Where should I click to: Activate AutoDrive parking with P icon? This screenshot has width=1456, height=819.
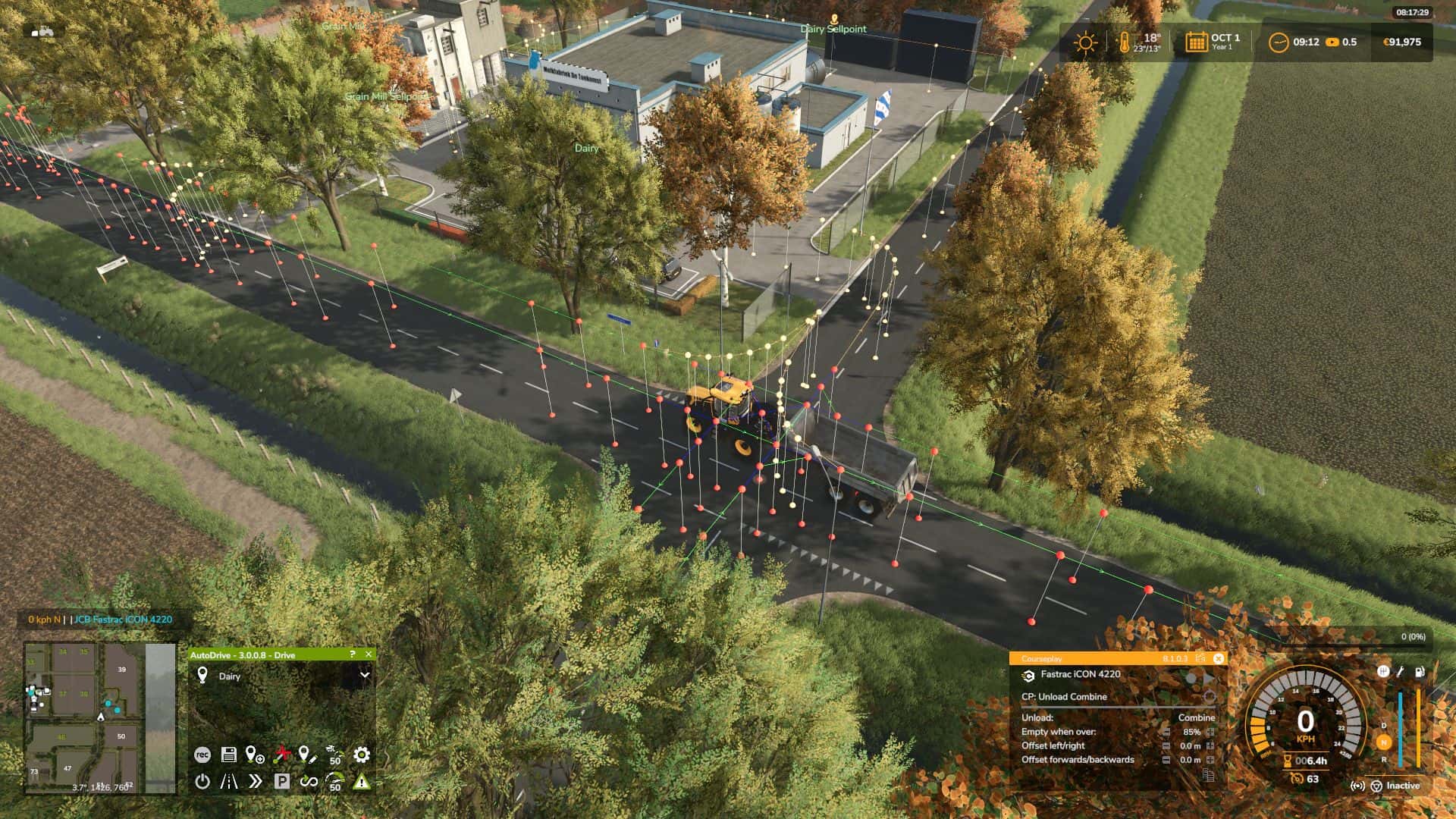[x=282, y=782]
